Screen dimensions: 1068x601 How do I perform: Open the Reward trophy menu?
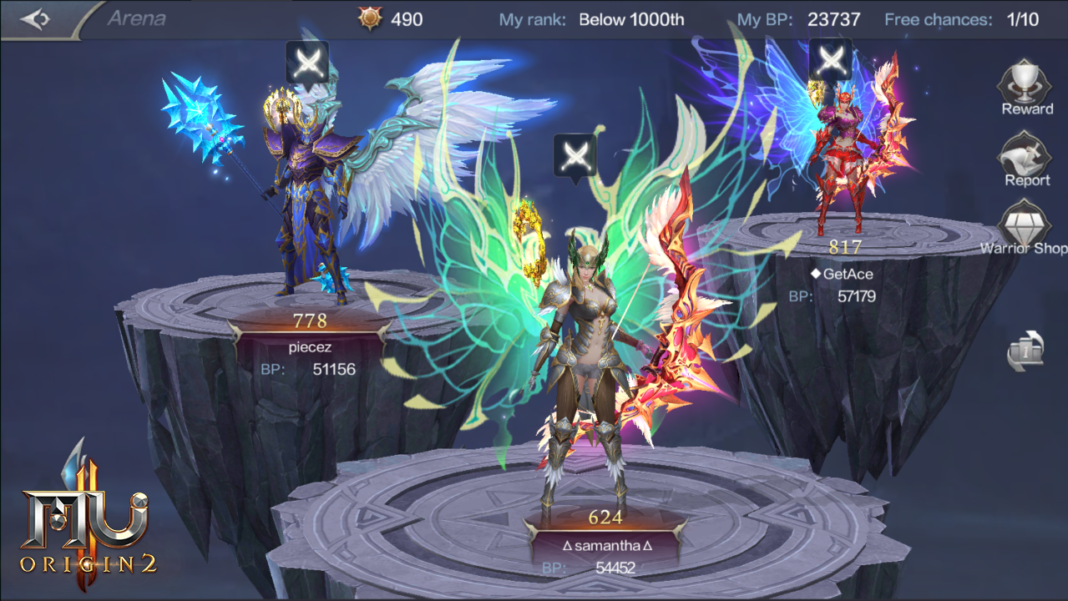[x=1027, y=87]
